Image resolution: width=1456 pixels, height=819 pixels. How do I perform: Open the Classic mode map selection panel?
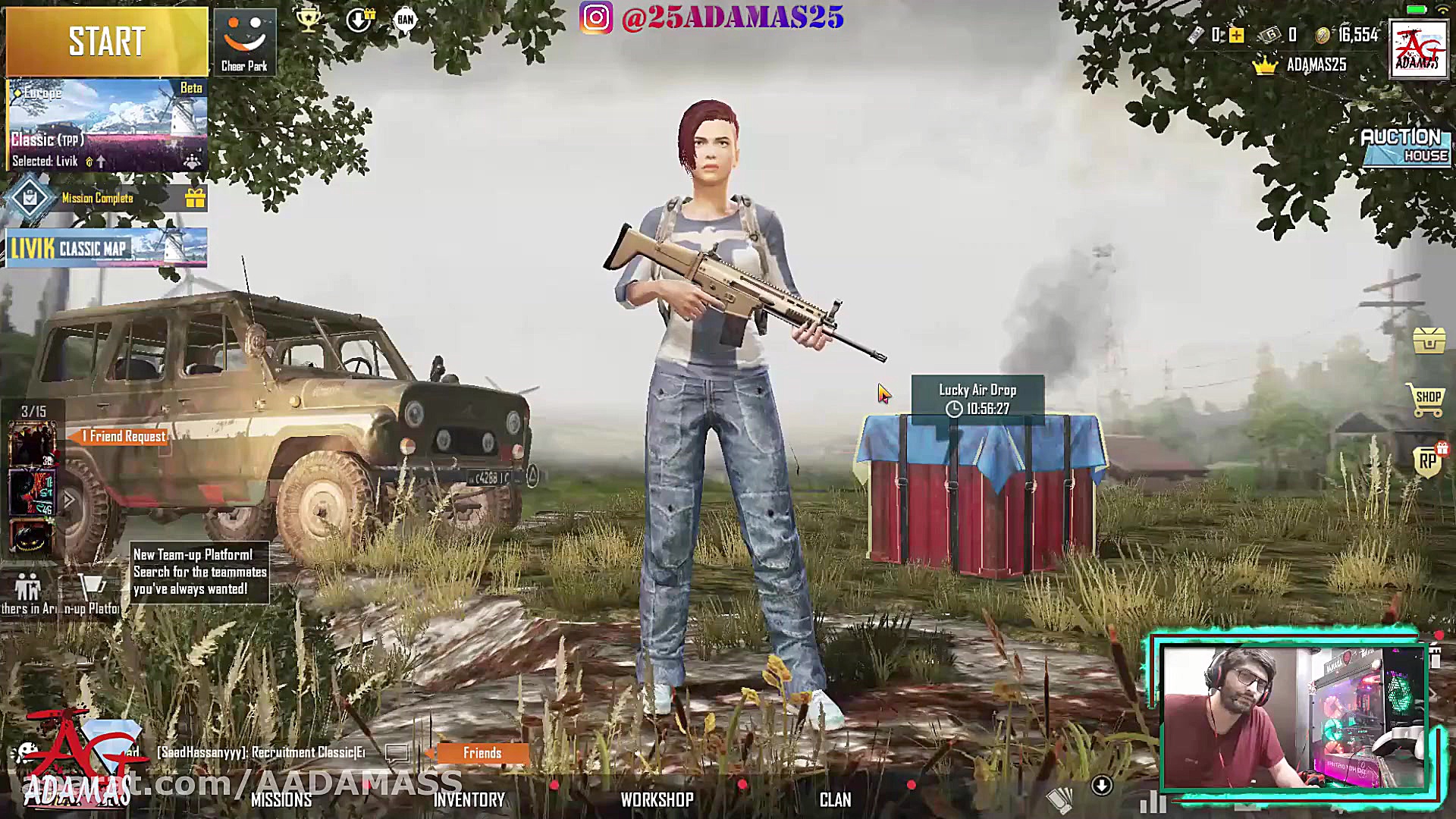(x=106, y=125)
